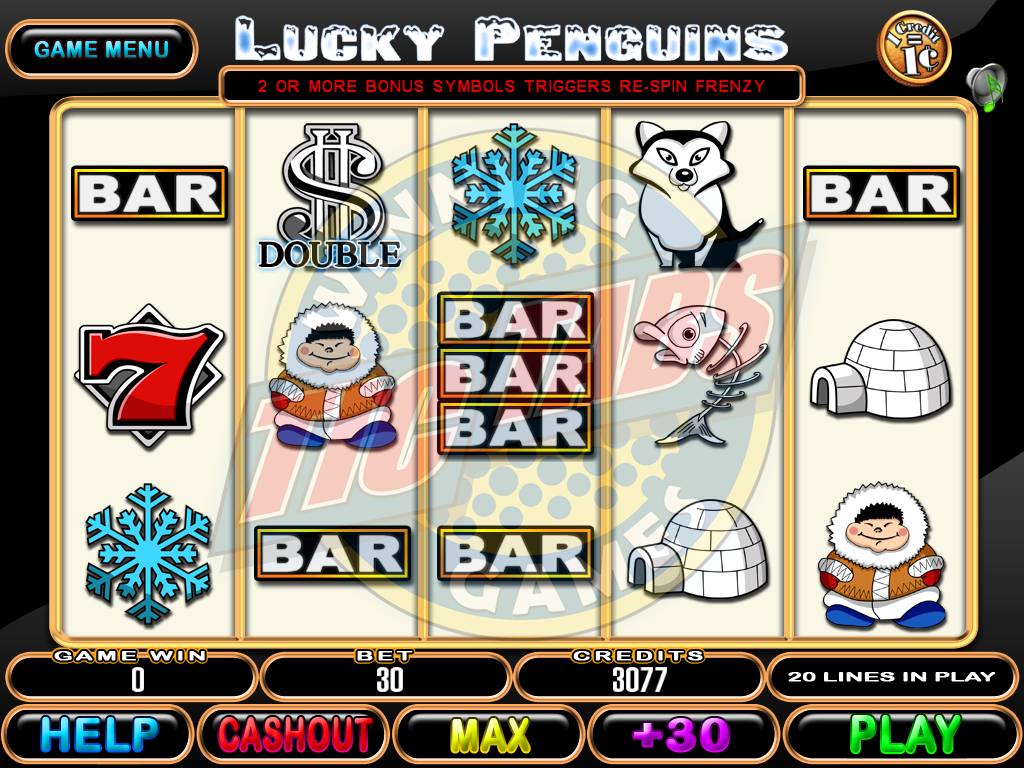Click the 1 cent credit coin
1024x768 pixels.
913,48
